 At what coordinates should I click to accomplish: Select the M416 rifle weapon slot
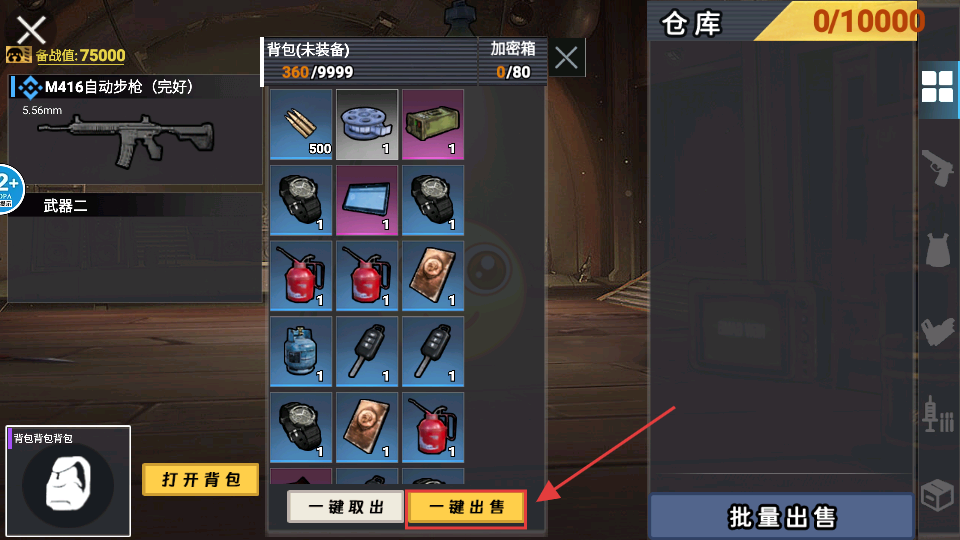pos(134,128)
